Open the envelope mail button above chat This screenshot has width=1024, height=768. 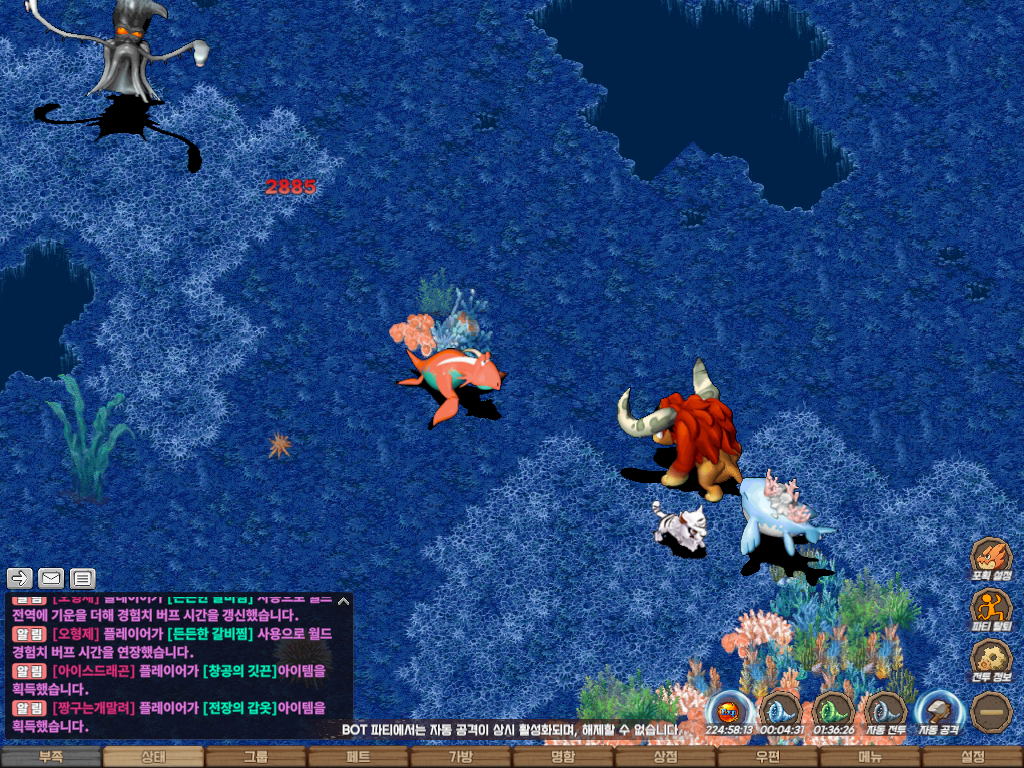[51, 578]
